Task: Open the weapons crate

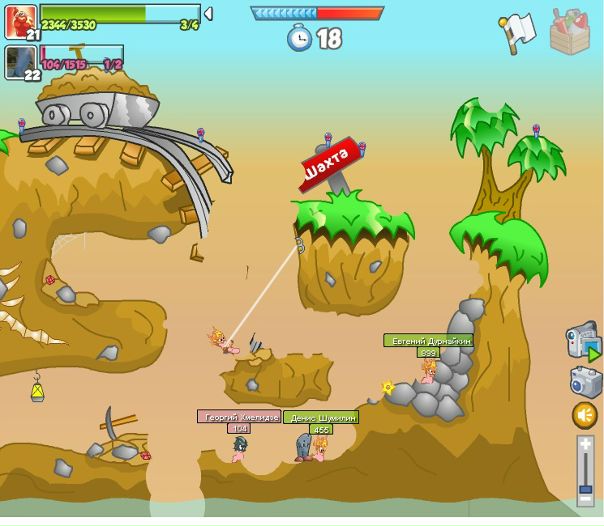Action: pyautogui.click(x=569, y=32)
